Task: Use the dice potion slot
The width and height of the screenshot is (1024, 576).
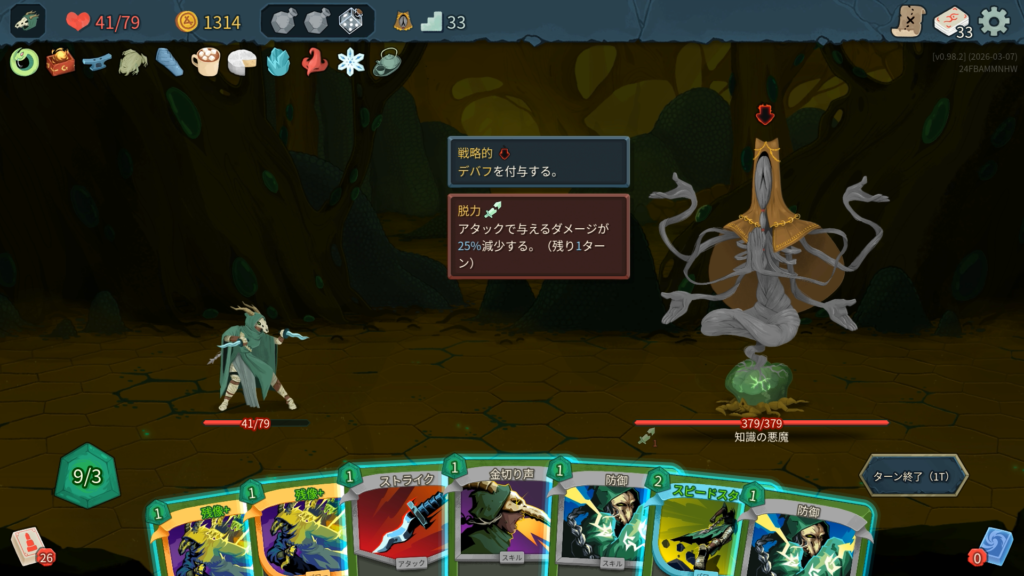Action: (x=351, y=21)
